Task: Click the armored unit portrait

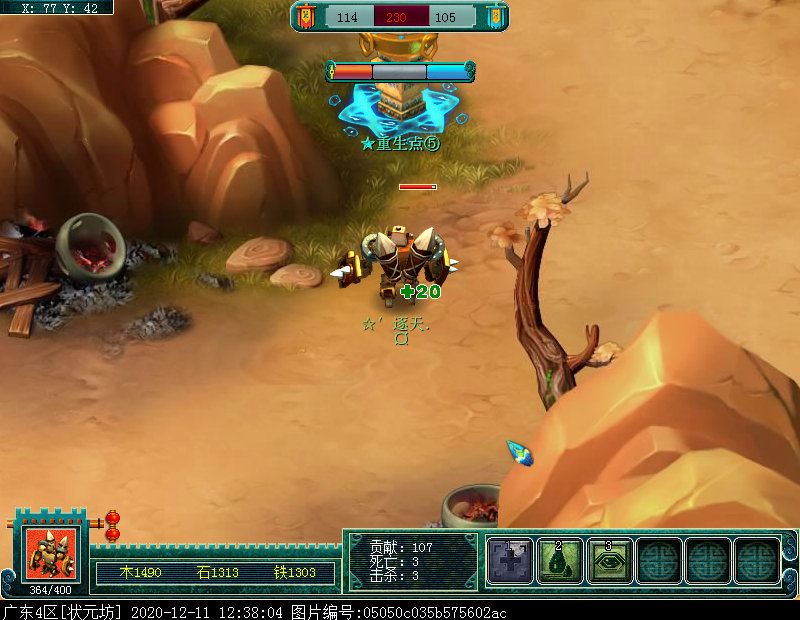Action: (49, 553)
